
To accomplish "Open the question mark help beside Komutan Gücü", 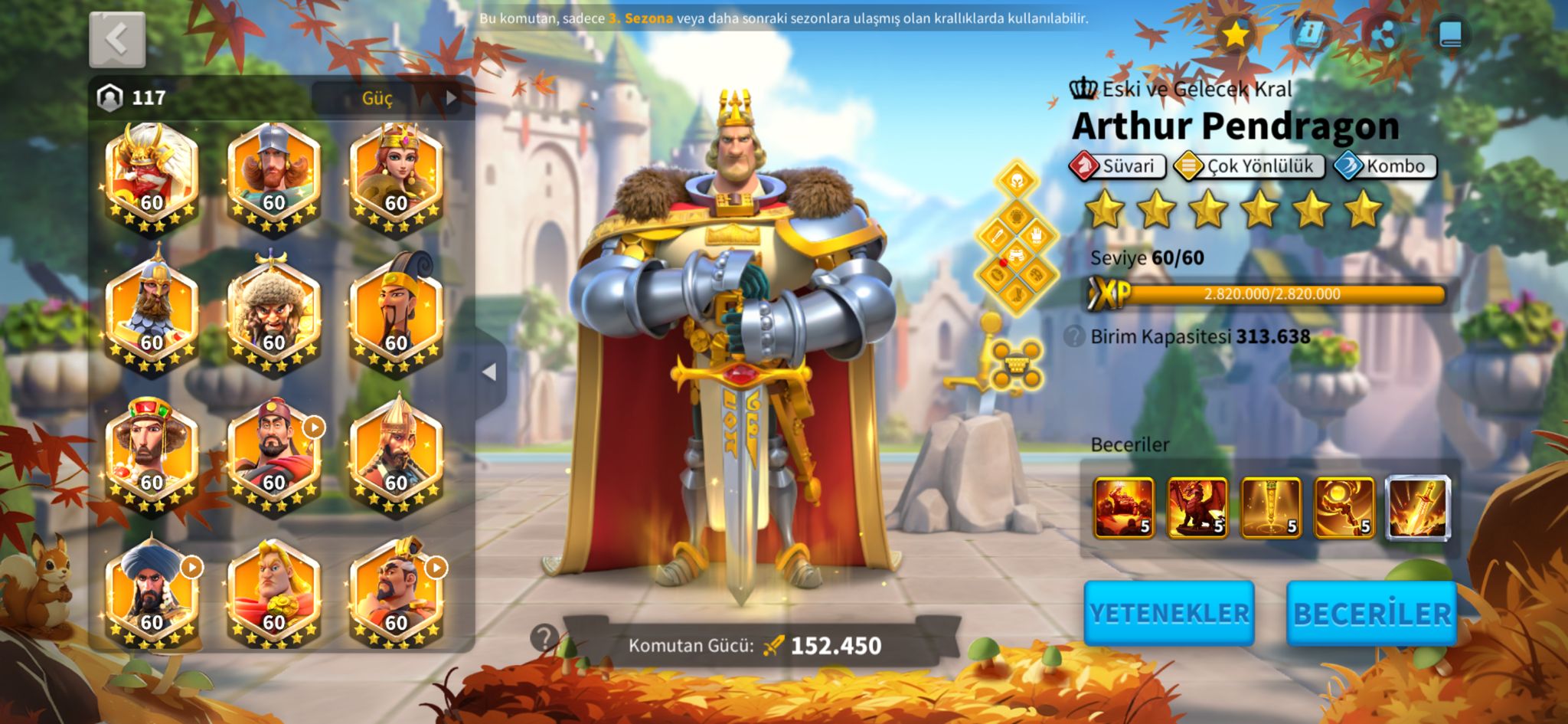I will tap(545, 637).
